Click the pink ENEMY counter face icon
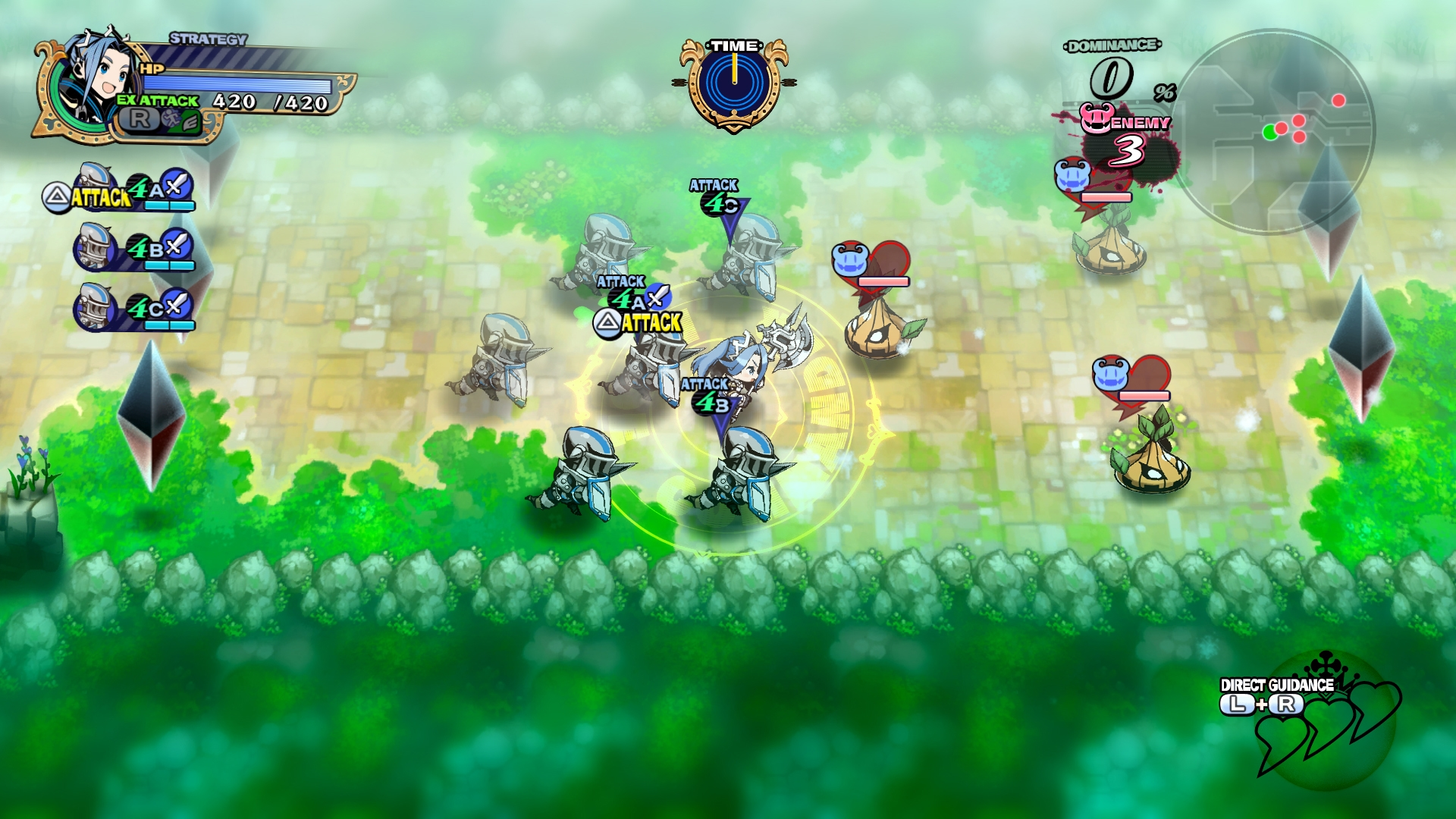 pos(1097,118)
